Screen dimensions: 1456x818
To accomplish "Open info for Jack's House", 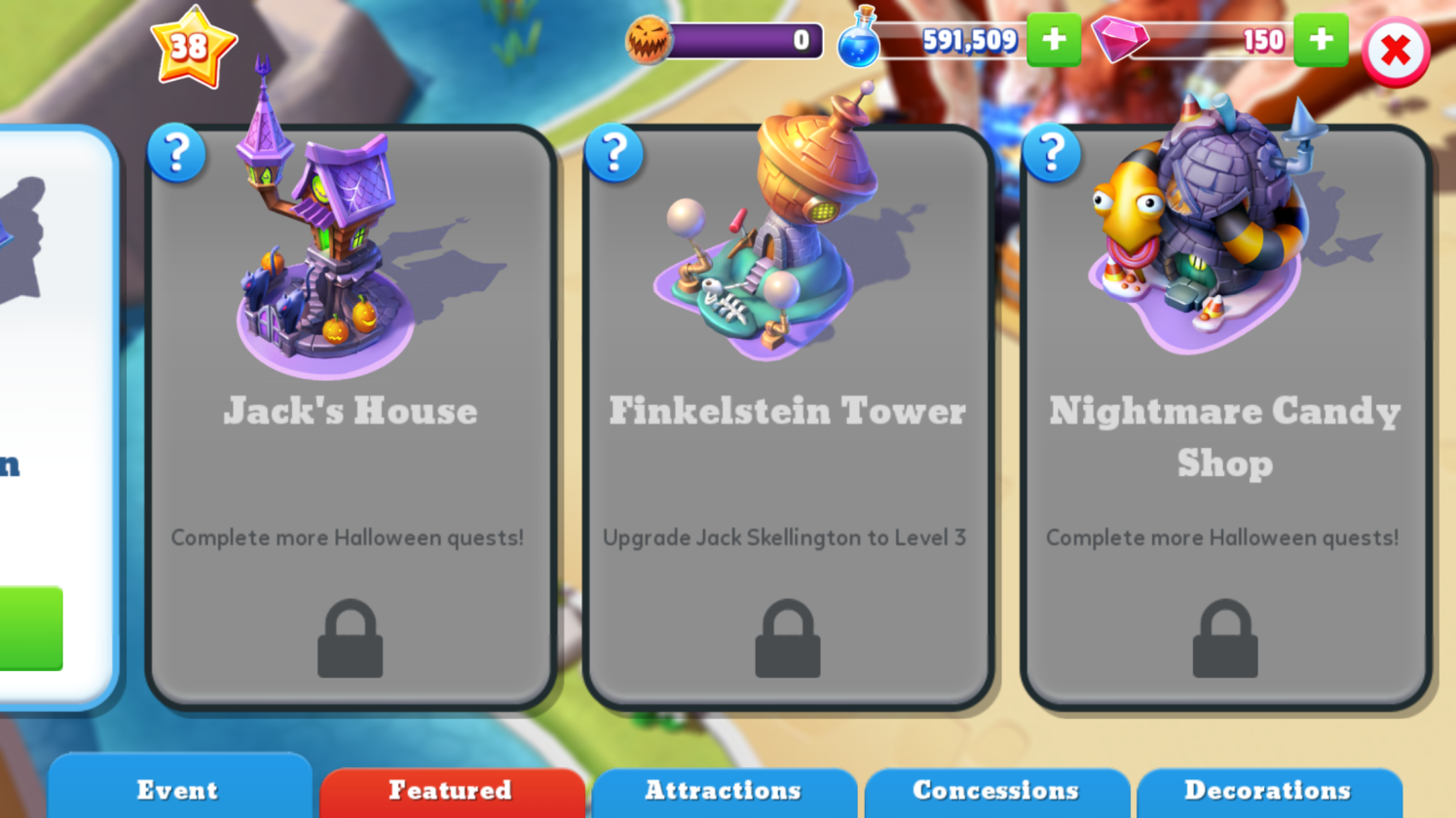I will [176, 153].
